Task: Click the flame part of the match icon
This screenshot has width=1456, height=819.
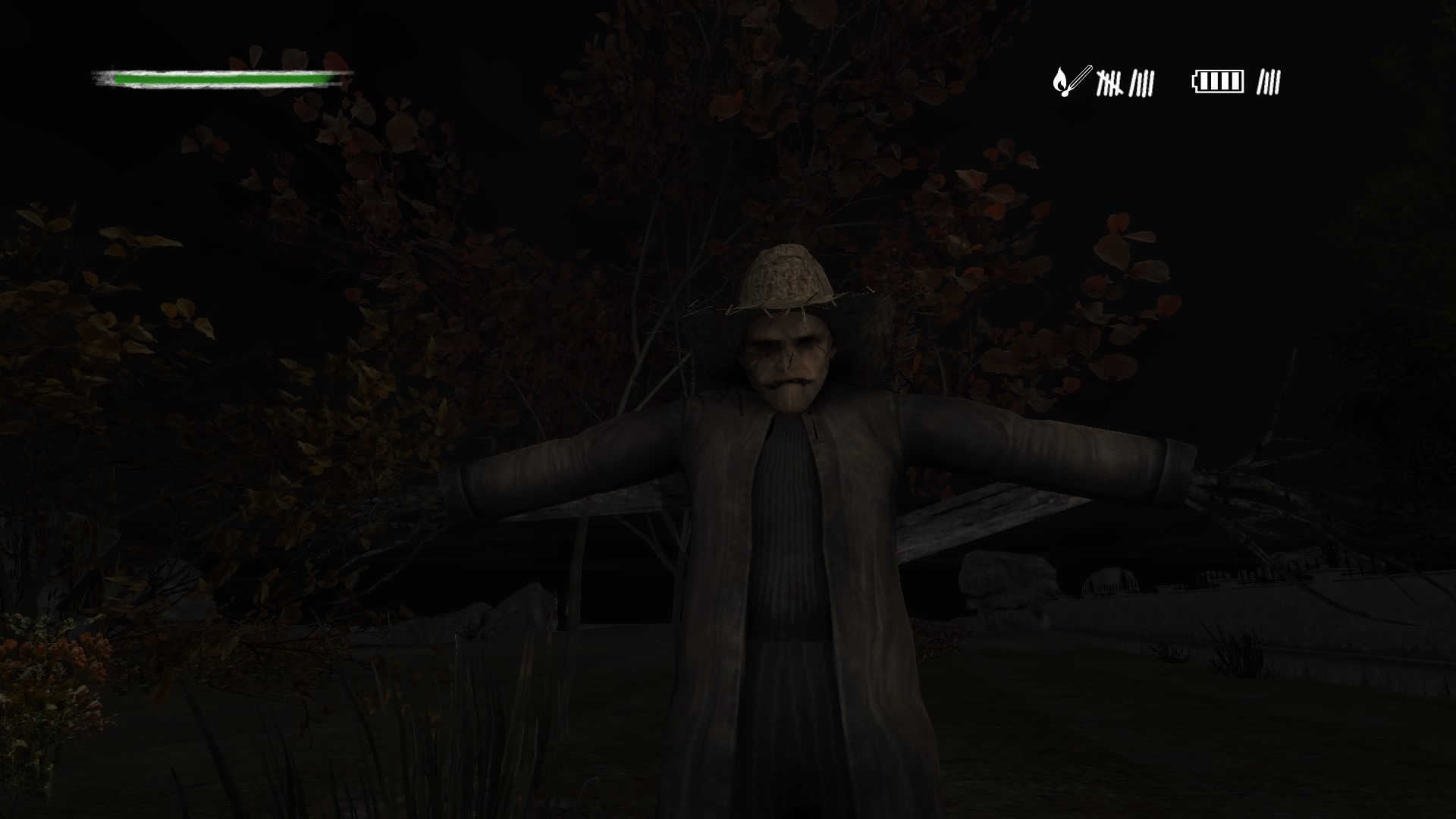Action: [x=1059, y=78]
